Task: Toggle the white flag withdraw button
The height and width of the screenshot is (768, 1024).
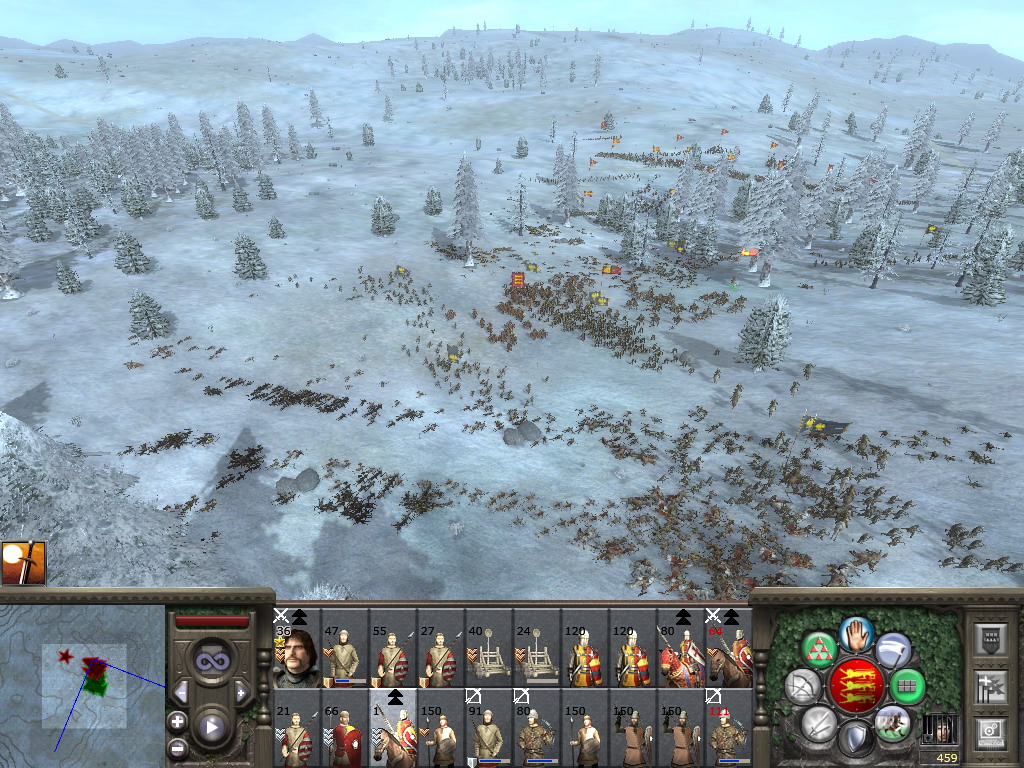Action: pos(894,650)
